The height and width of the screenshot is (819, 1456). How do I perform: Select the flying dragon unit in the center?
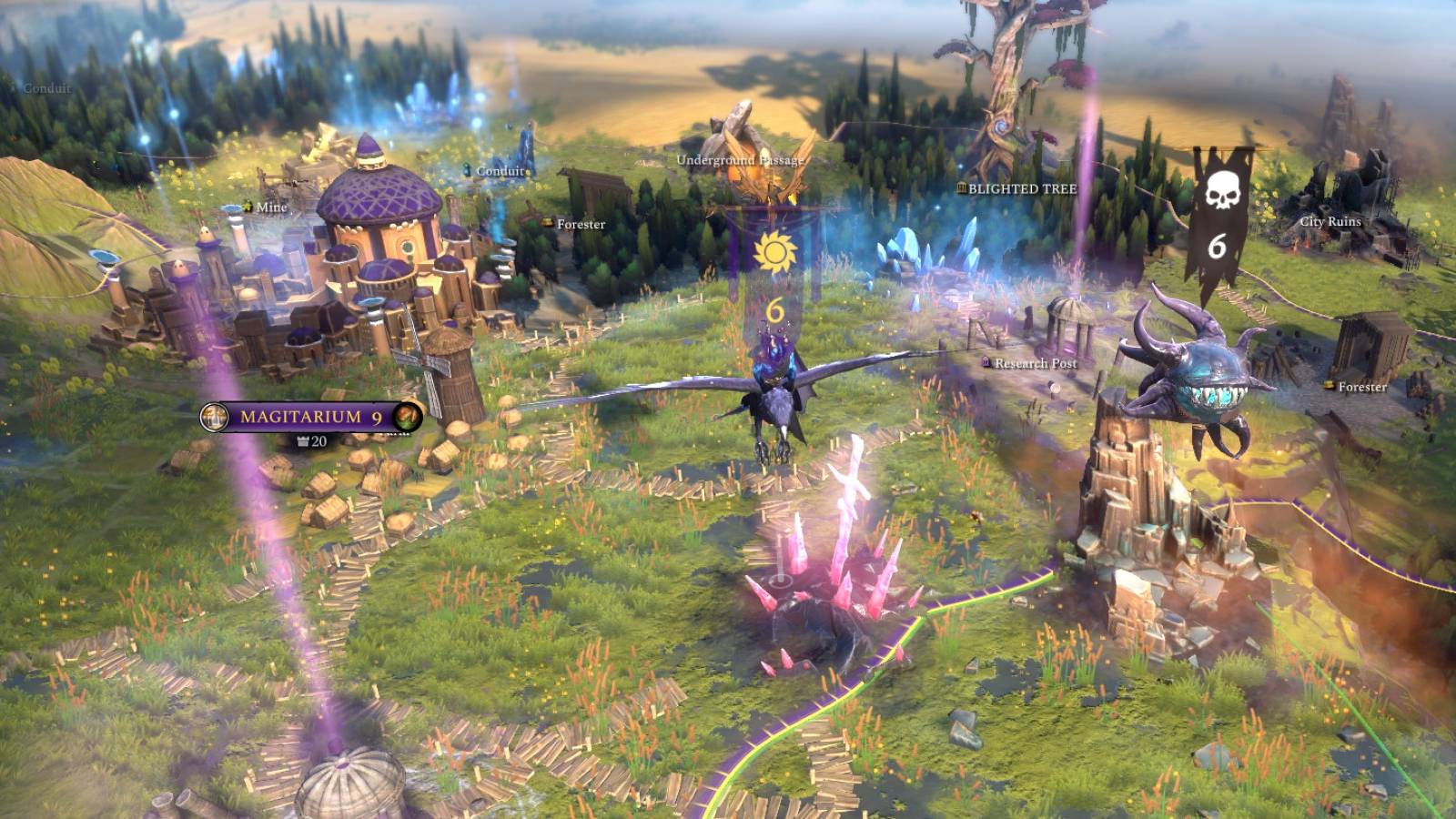click(778, 391)
